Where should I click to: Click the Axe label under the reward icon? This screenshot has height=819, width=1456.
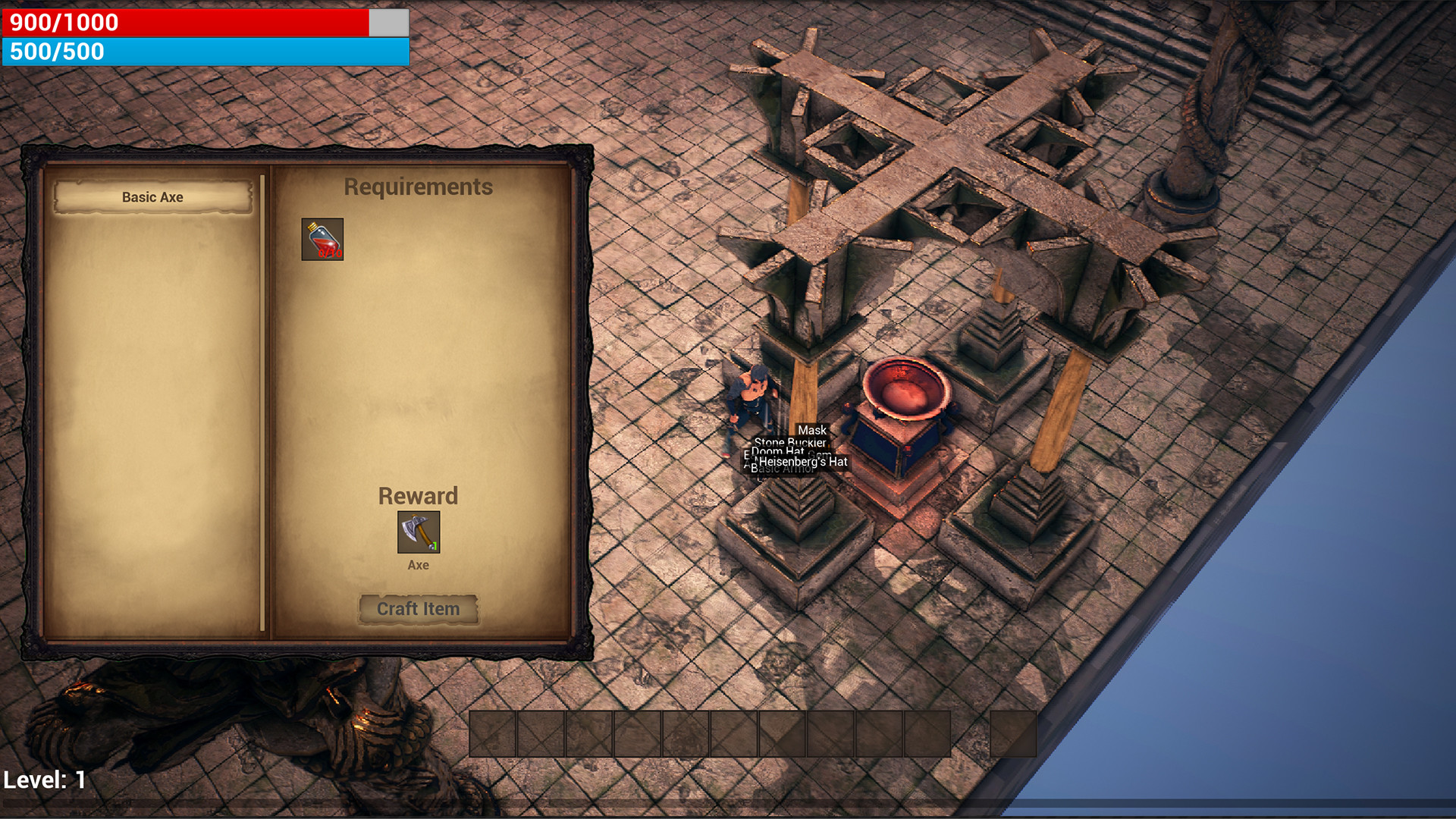tap(418, 564)
